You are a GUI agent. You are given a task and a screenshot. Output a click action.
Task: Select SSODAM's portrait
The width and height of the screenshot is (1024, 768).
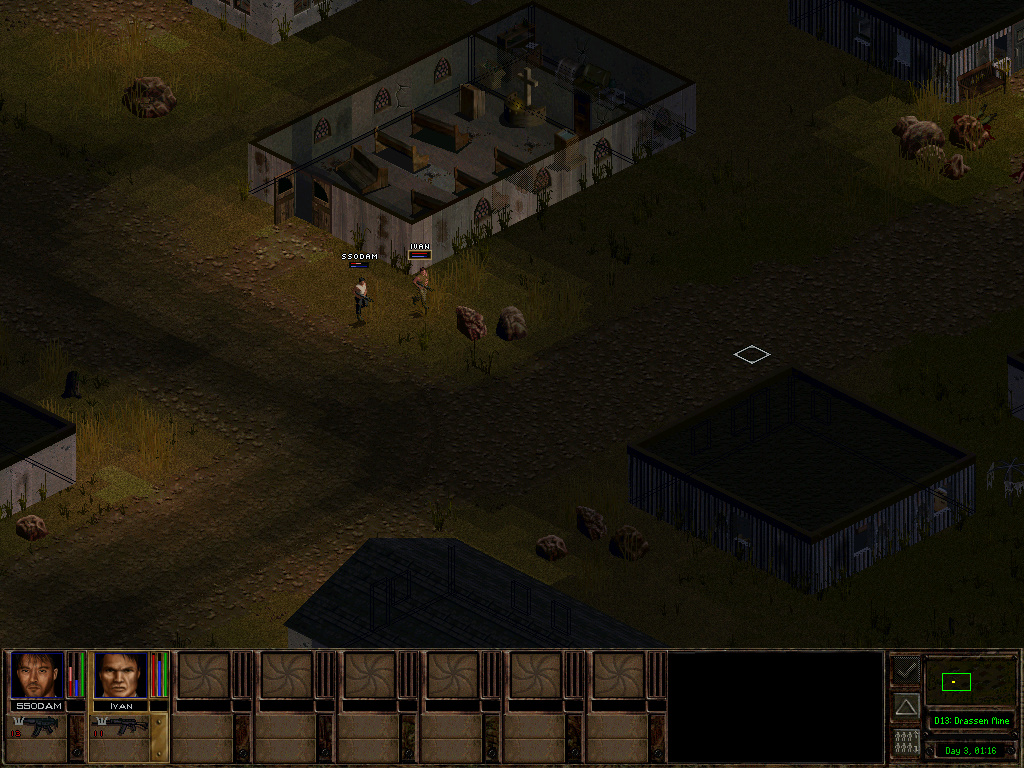[37, 675]
